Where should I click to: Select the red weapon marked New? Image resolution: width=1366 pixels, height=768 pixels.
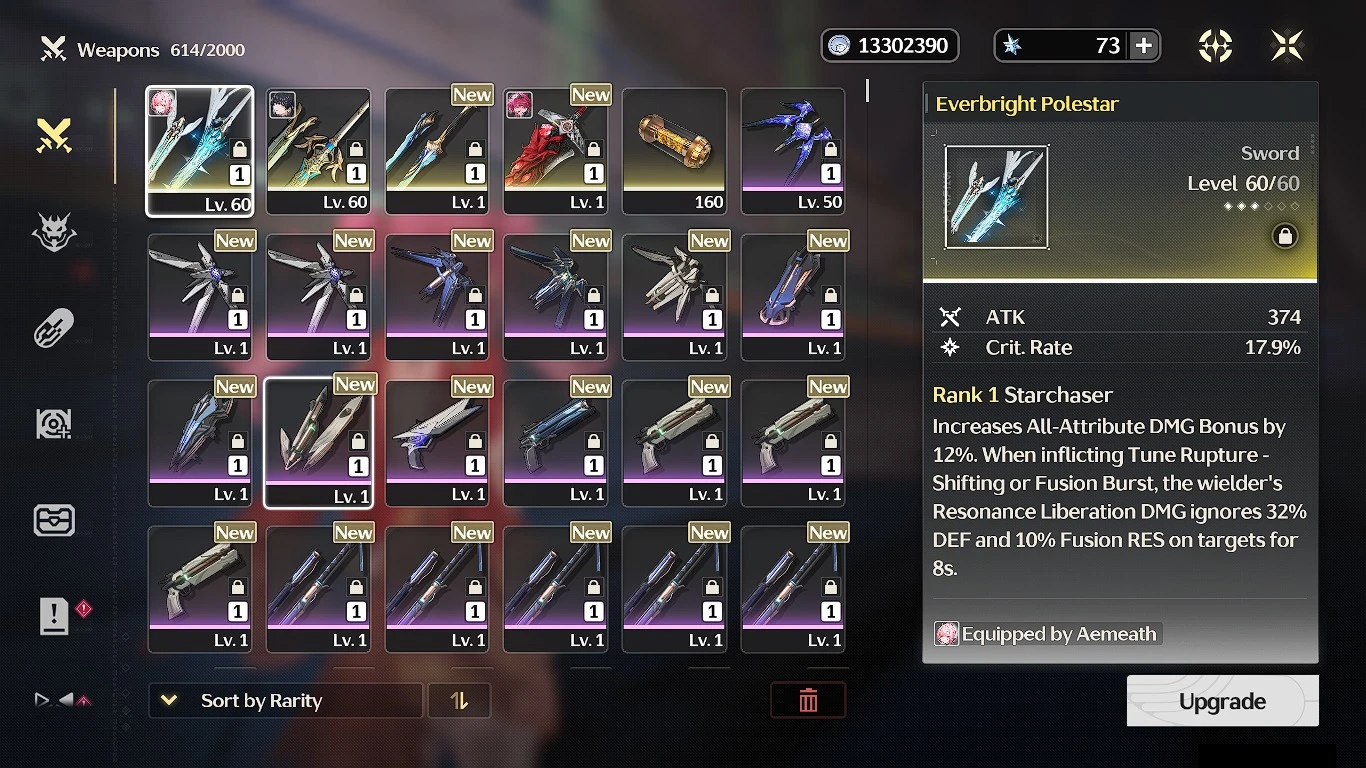click(x=556, y=150)
